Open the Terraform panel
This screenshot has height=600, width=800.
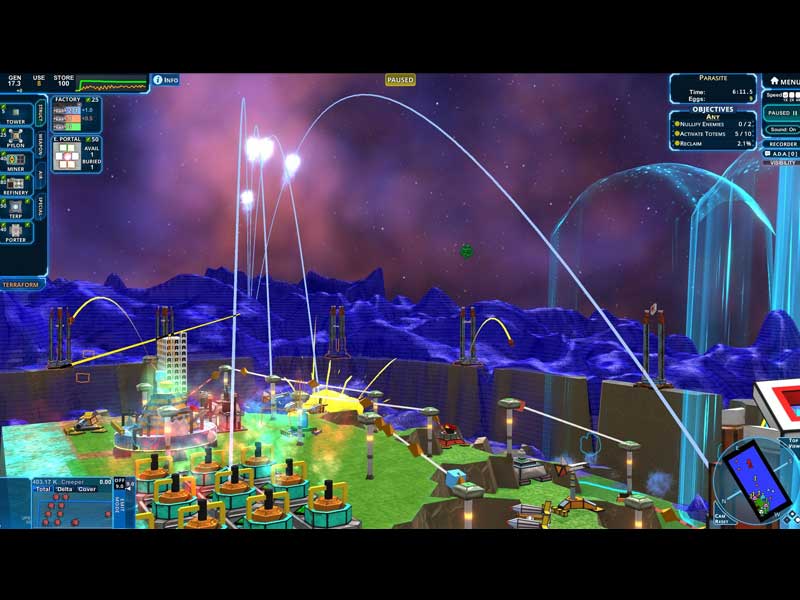(x=22, y=284)
